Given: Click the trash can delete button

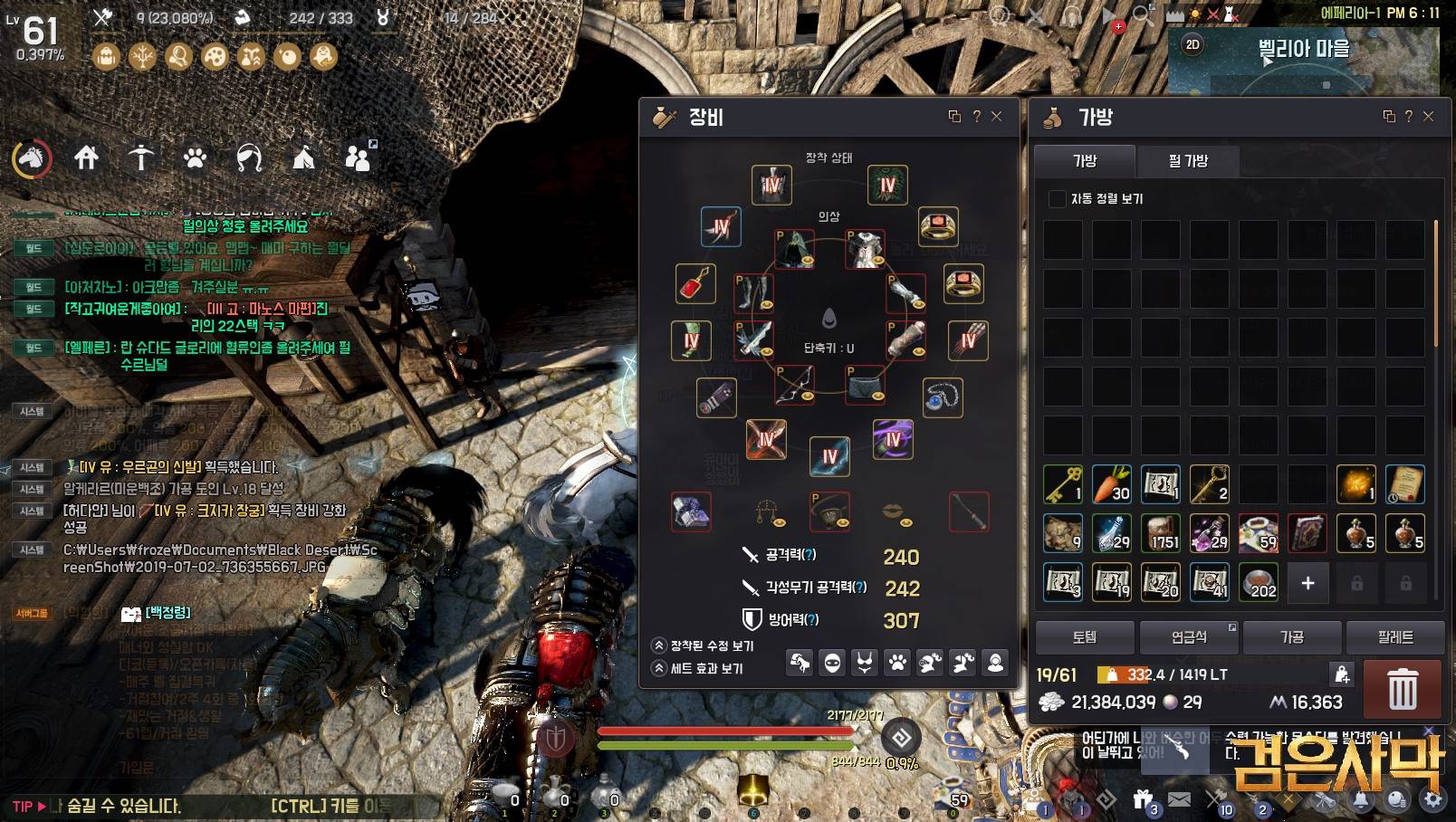Looking at the screenshot, I should click(x=1403, y=690).
